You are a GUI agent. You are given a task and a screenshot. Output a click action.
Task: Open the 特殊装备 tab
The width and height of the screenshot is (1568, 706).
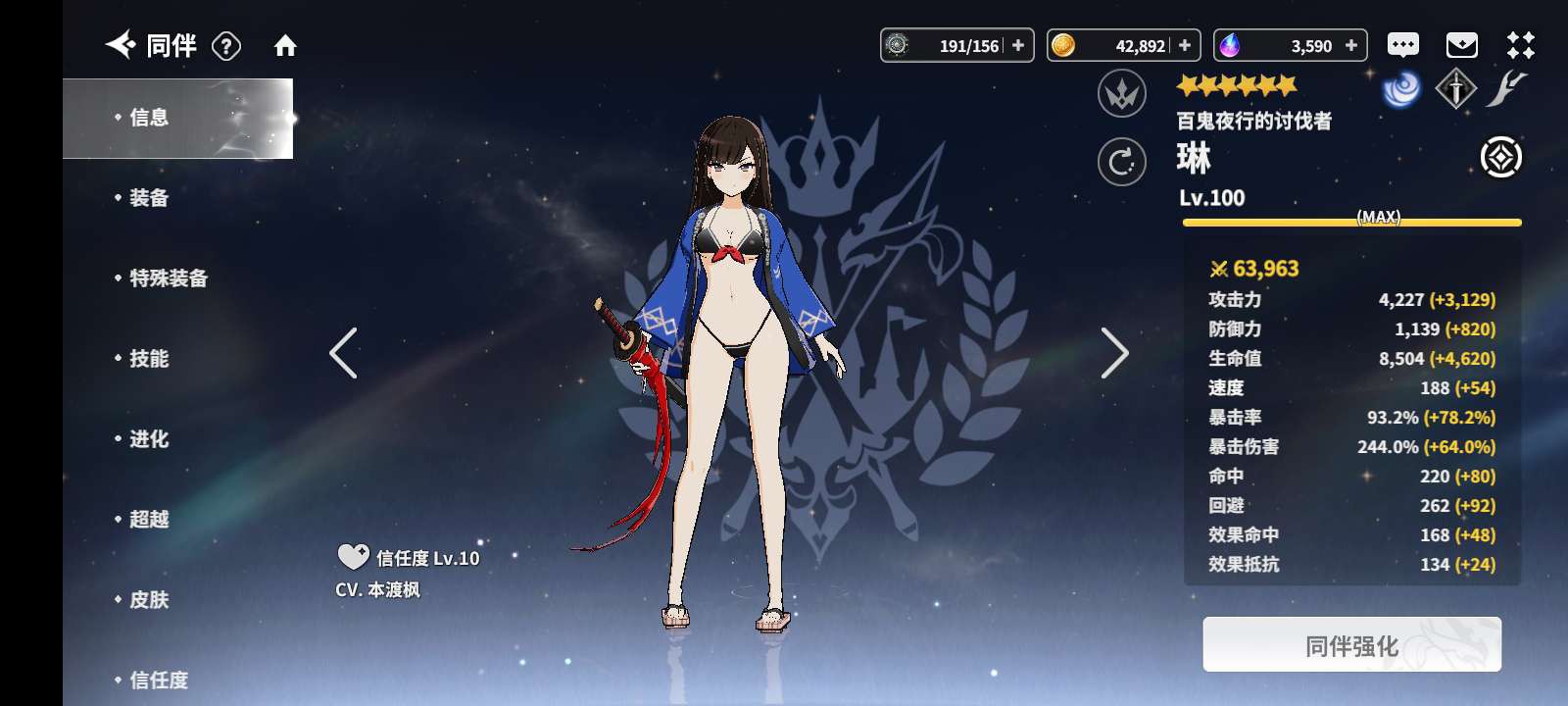coord(169,278)
